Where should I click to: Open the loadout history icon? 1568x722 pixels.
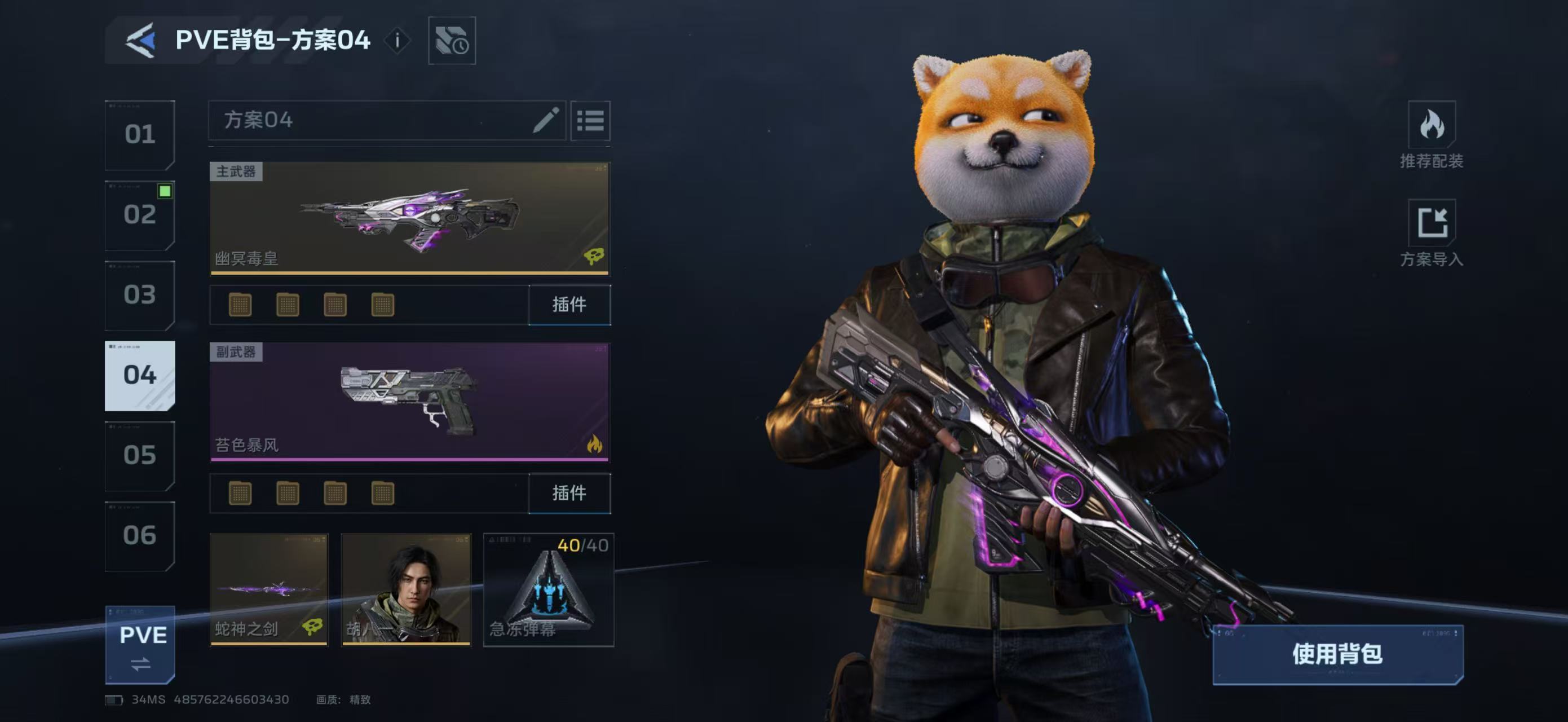[x=452, y=41]
